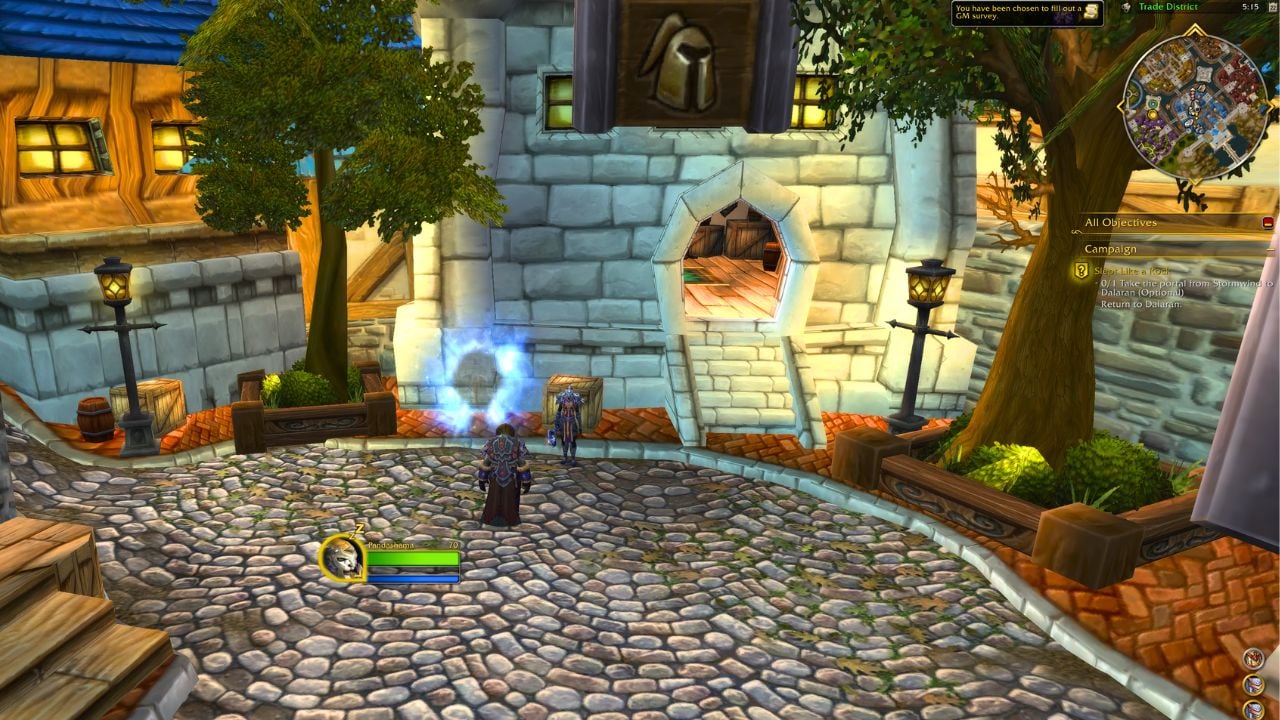Click the GM survey scroll icon
Screen dimensions: 1280x720
[x=1093, y=12]
